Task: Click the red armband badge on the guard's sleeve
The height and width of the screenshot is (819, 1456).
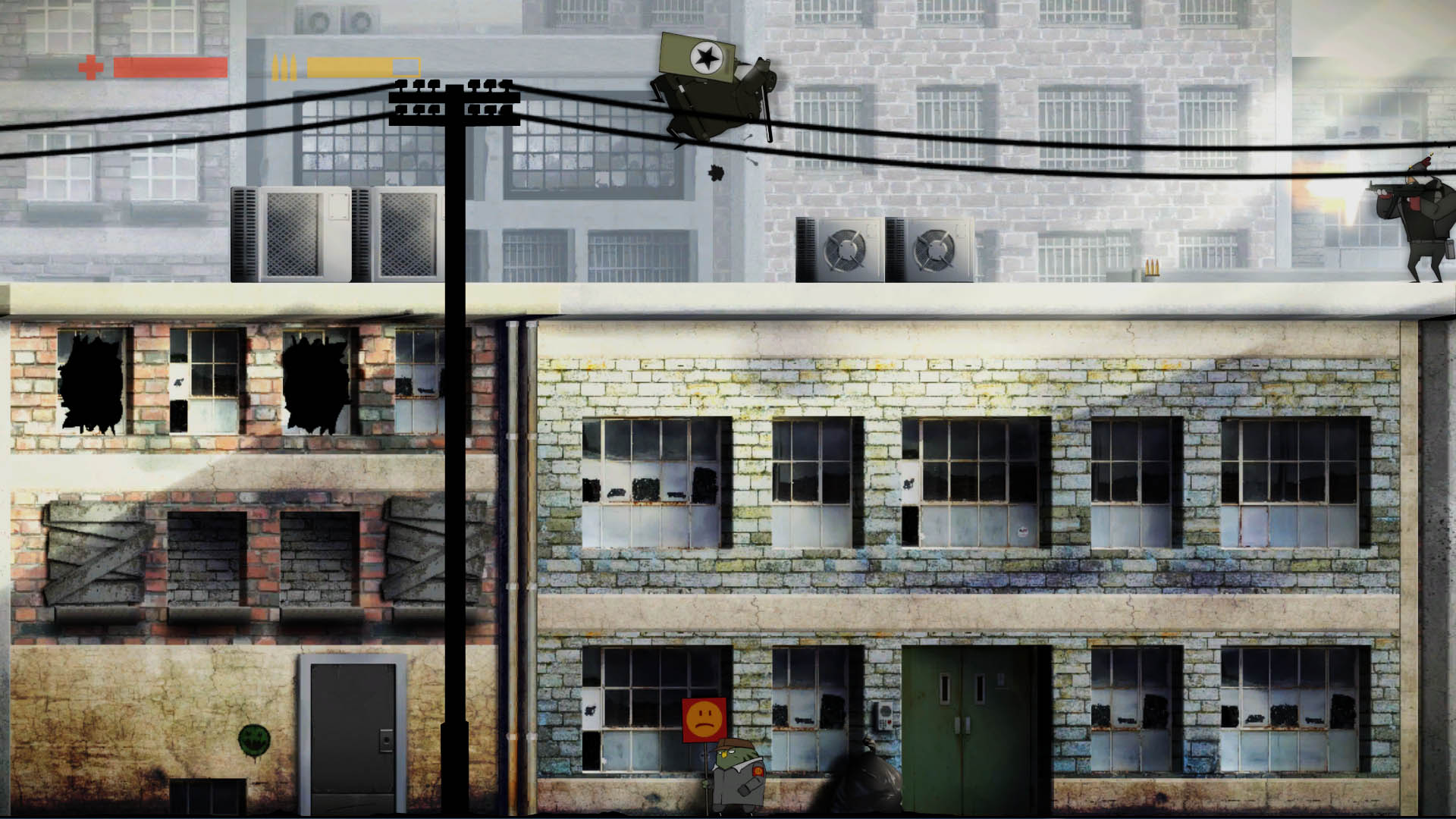Action: click(x=757, y=770)
